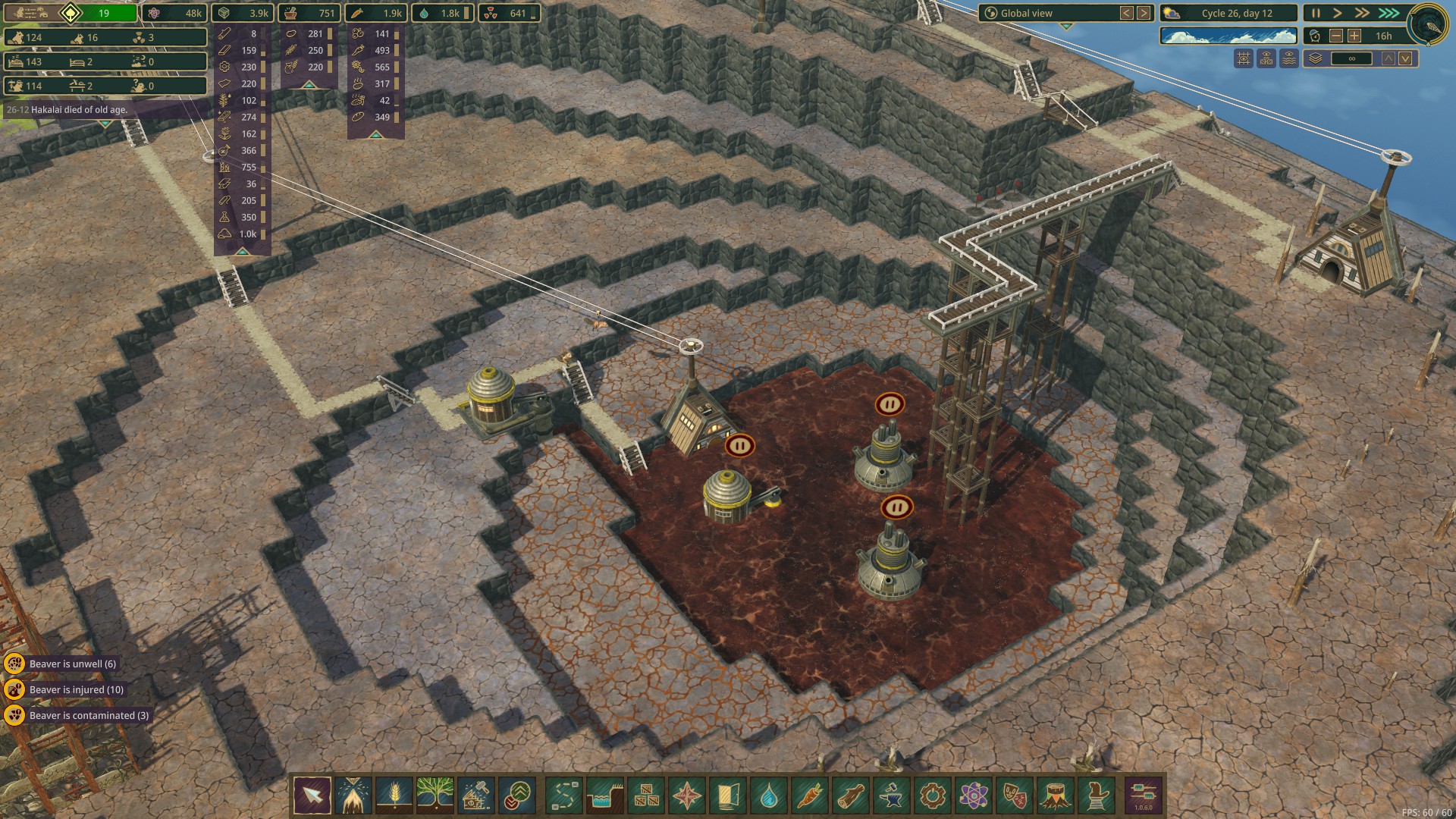Show the 'Beaver is unwell (6)' alert
1456x819 pixels.
(x=72, y=664)
